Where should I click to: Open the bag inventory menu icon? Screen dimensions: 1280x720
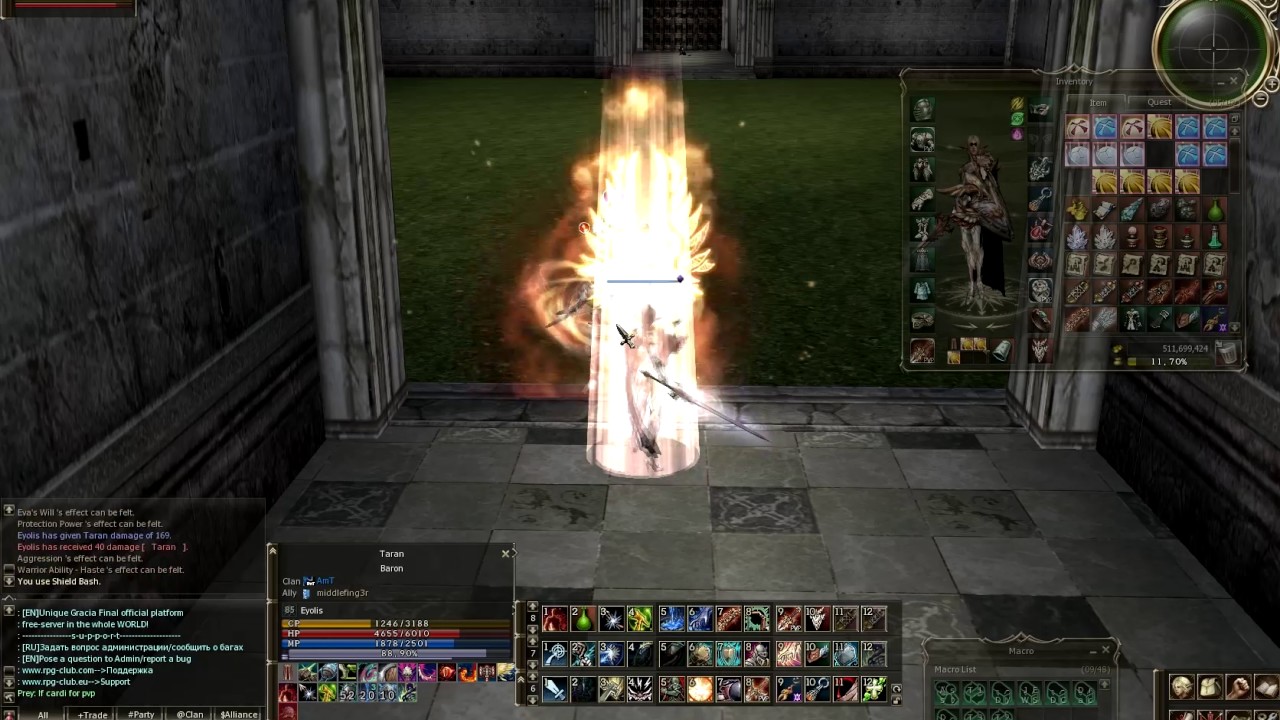tap(1210, 688)
